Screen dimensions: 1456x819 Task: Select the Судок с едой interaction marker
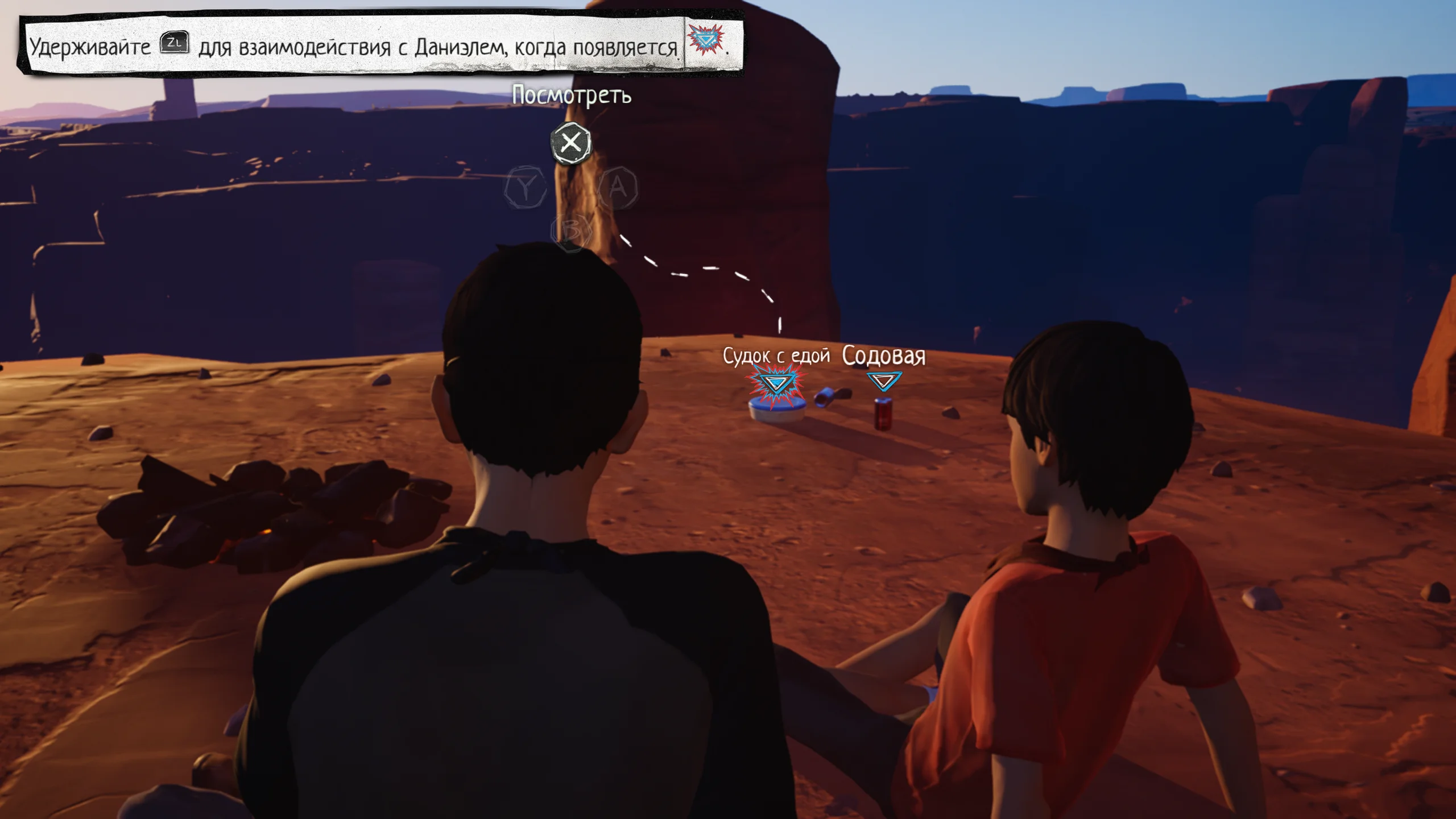coord(776,383)
